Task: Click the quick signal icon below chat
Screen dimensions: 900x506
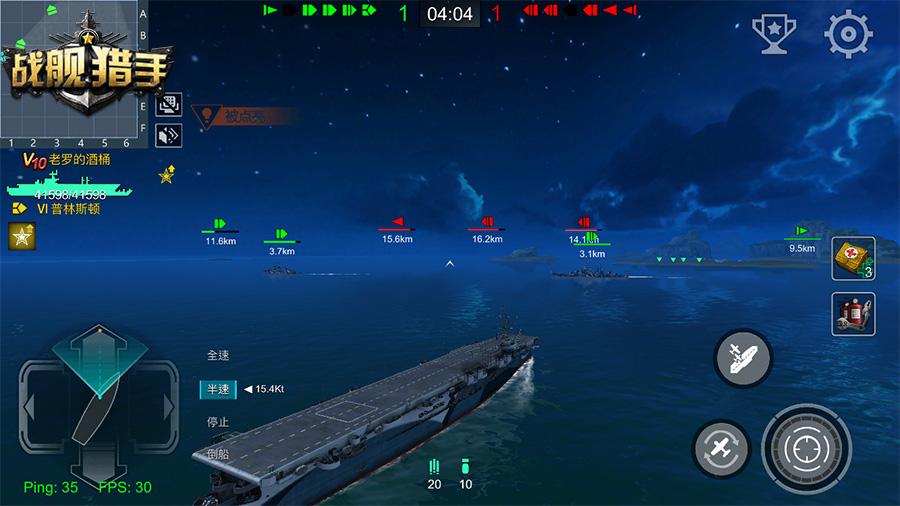Action: [169, 134]
